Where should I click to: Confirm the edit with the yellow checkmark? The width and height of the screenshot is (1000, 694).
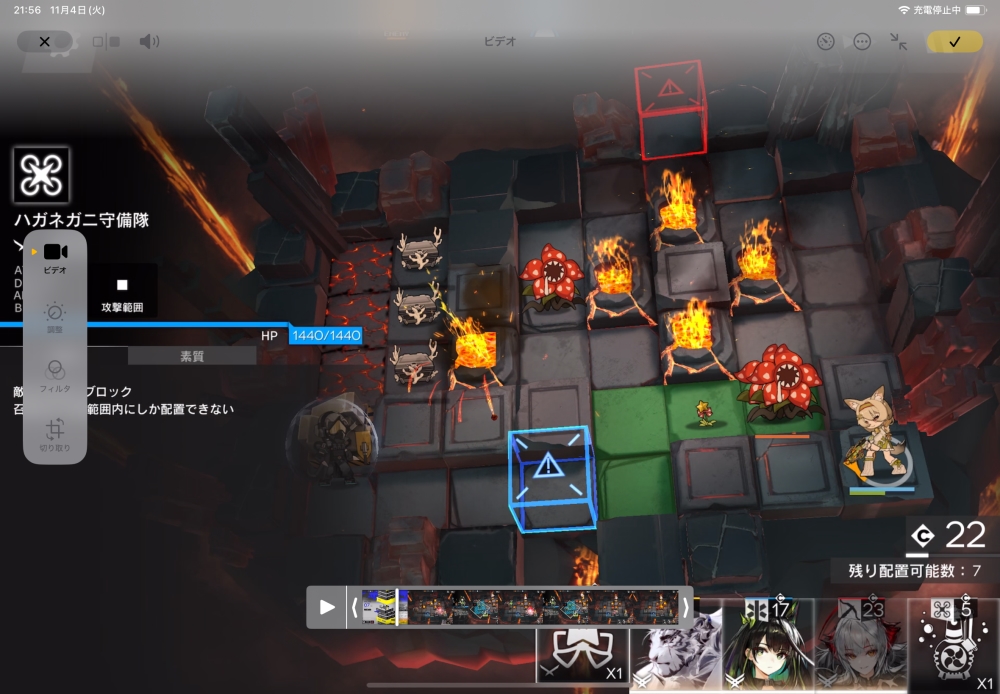pos(954,41)
